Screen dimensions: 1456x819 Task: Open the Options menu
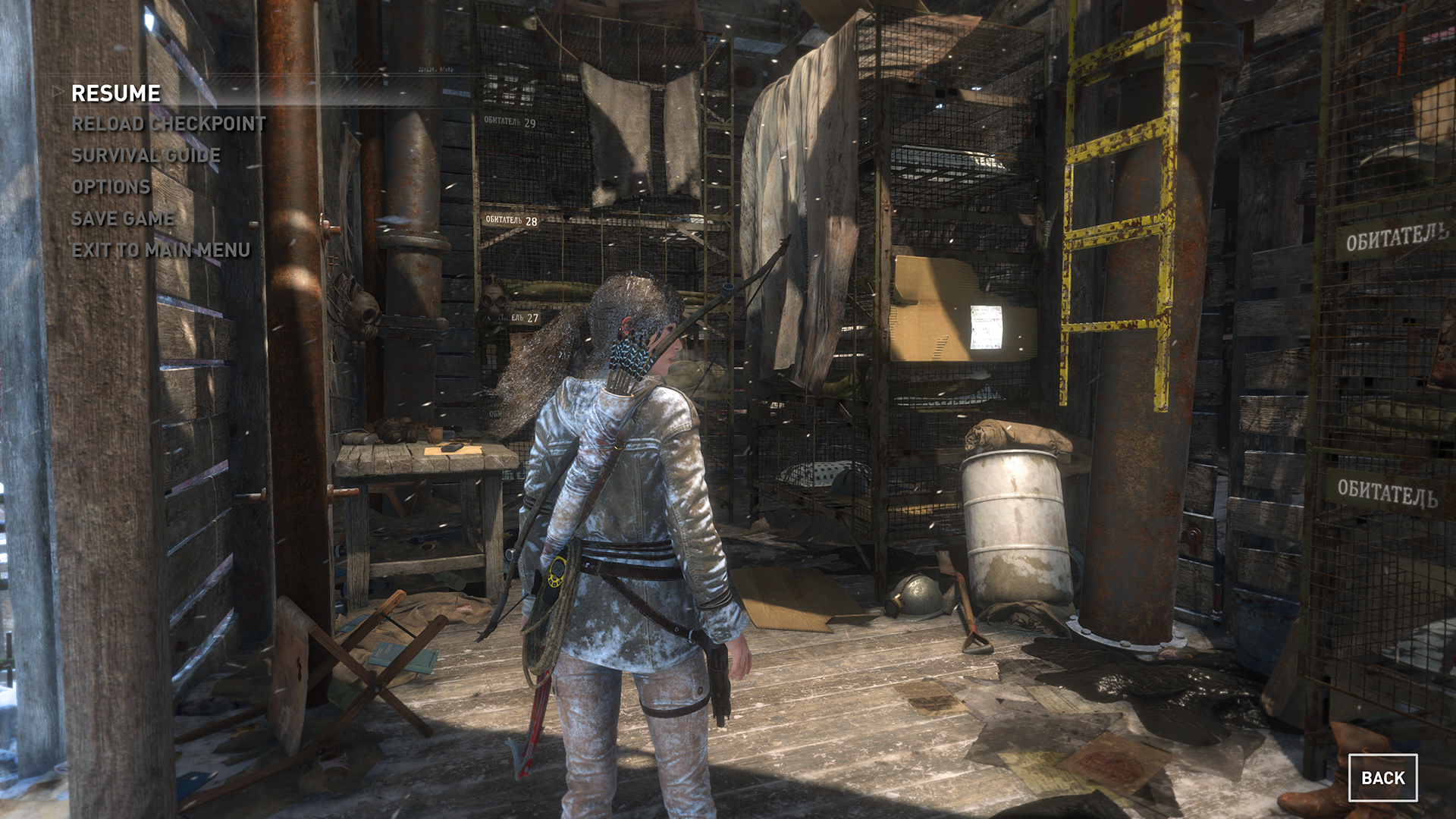pos(111,187)
